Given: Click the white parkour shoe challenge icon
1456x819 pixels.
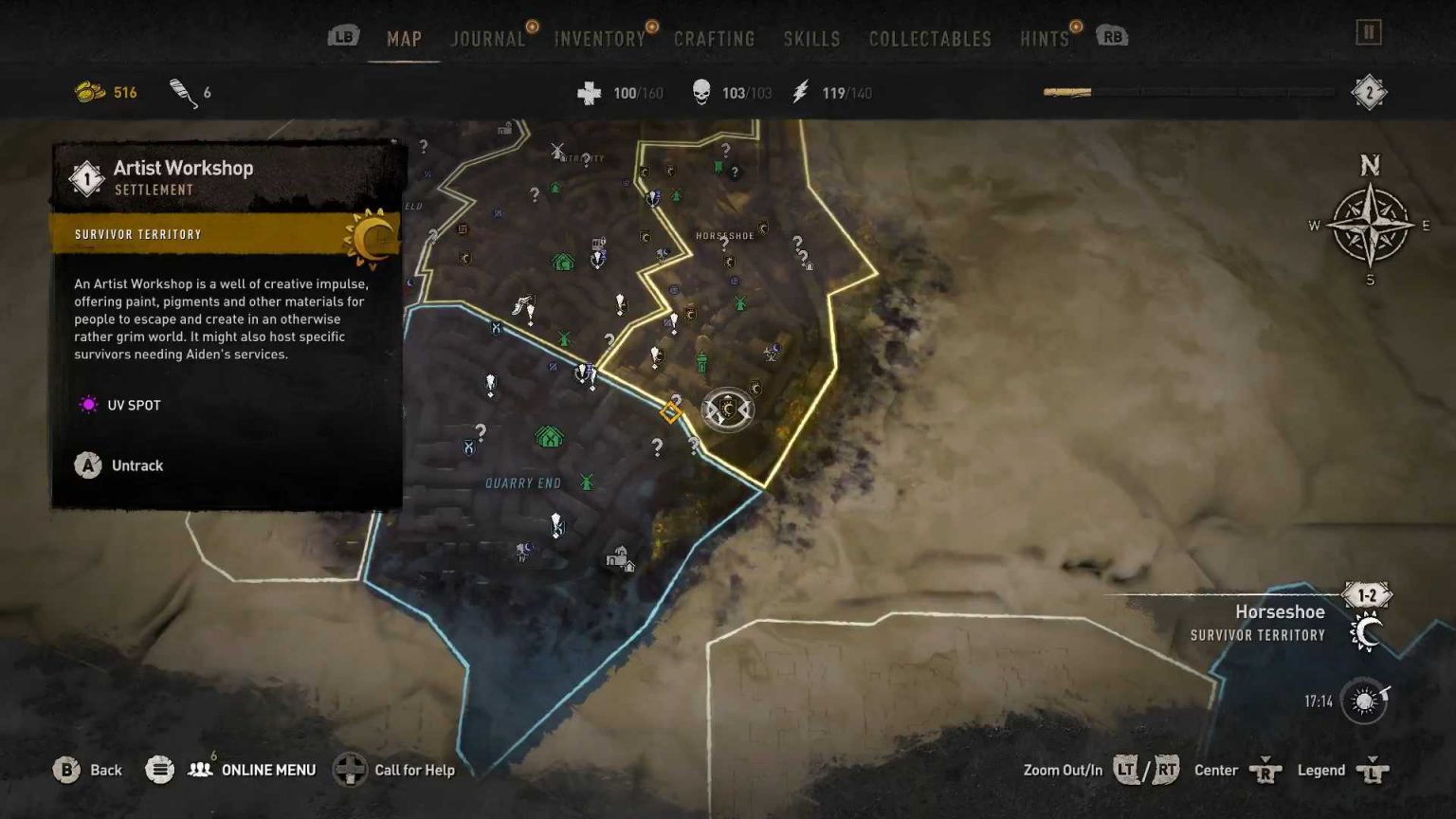Looking at the screenshot, I should (520, 304).
